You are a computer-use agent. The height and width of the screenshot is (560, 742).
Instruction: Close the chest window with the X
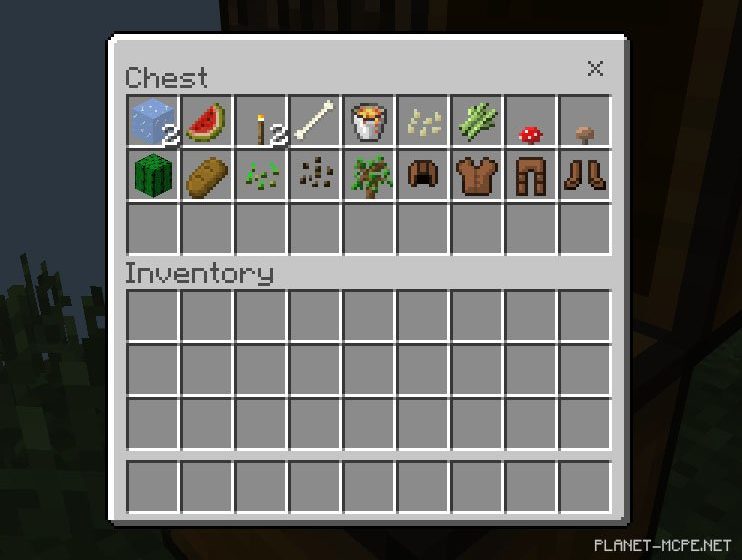coord(595,68)
